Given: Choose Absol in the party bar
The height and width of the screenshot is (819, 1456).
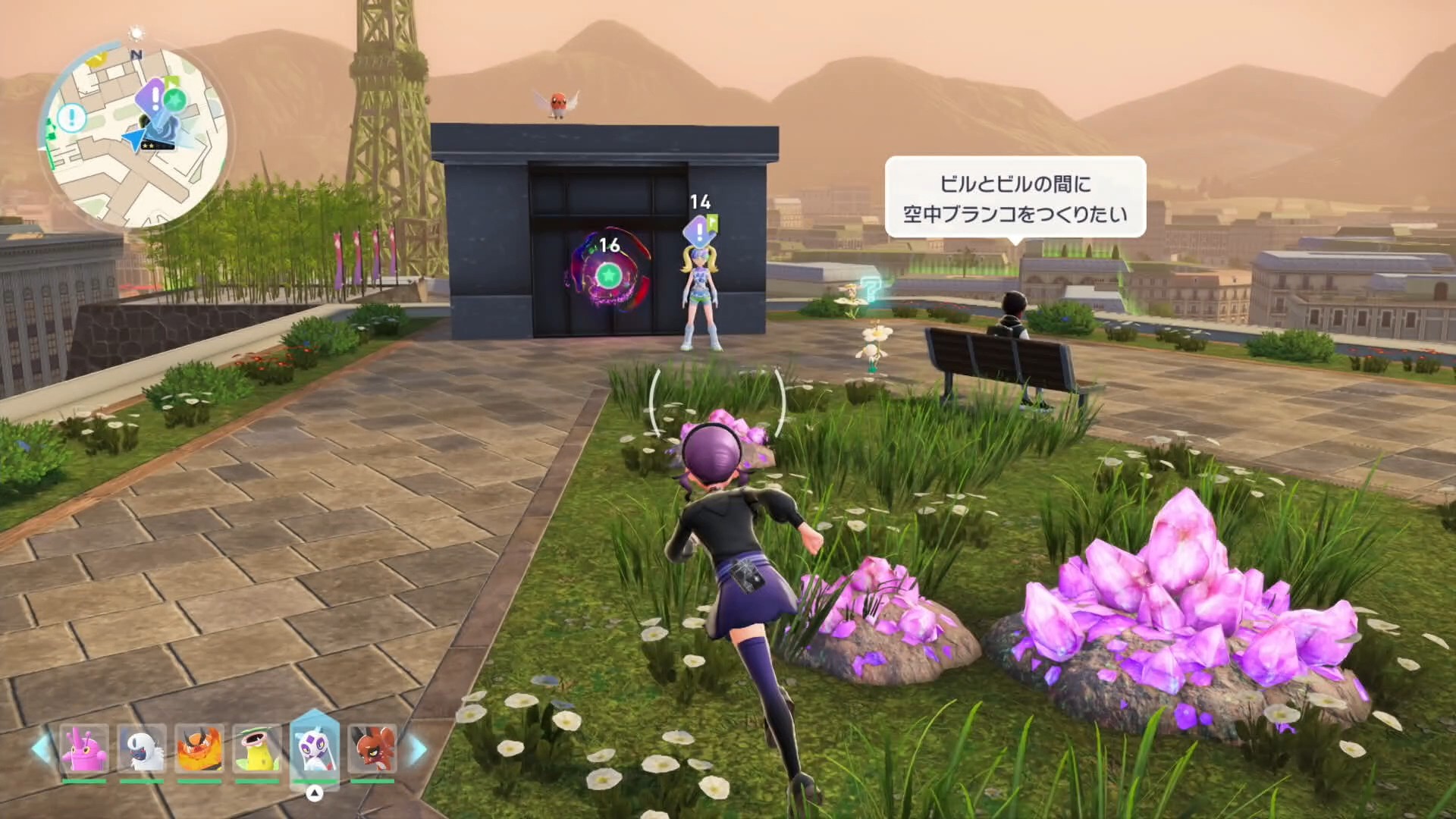Looking at the screenshot, I should (x=142, y=748).
